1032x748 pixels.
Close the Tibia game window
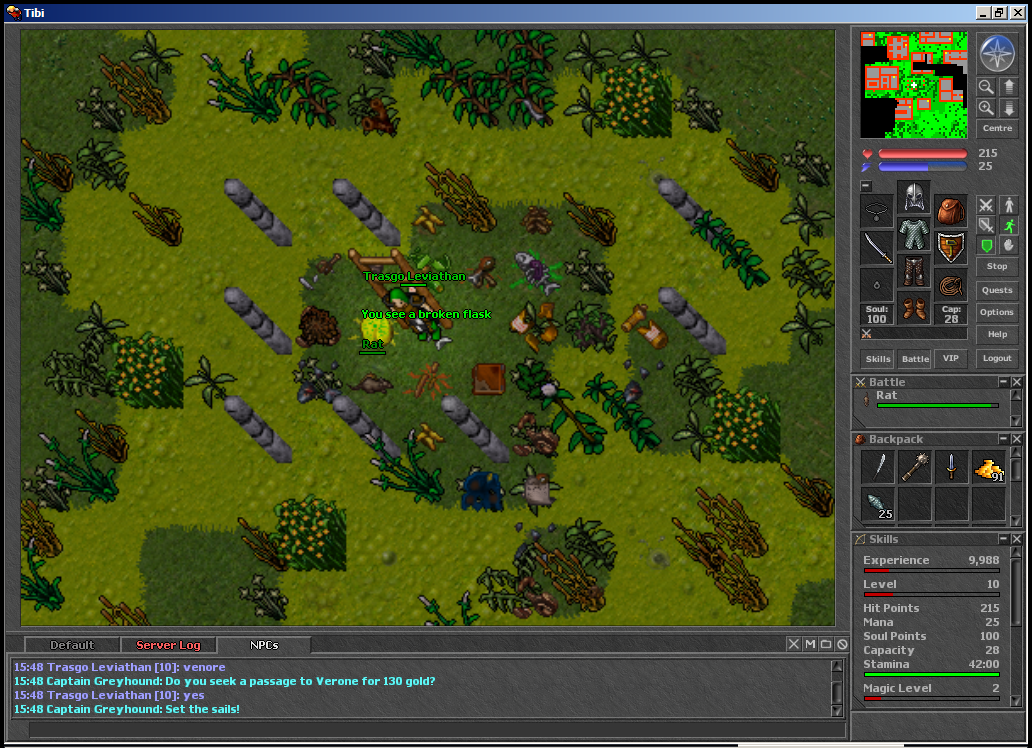coord(1017,12)
